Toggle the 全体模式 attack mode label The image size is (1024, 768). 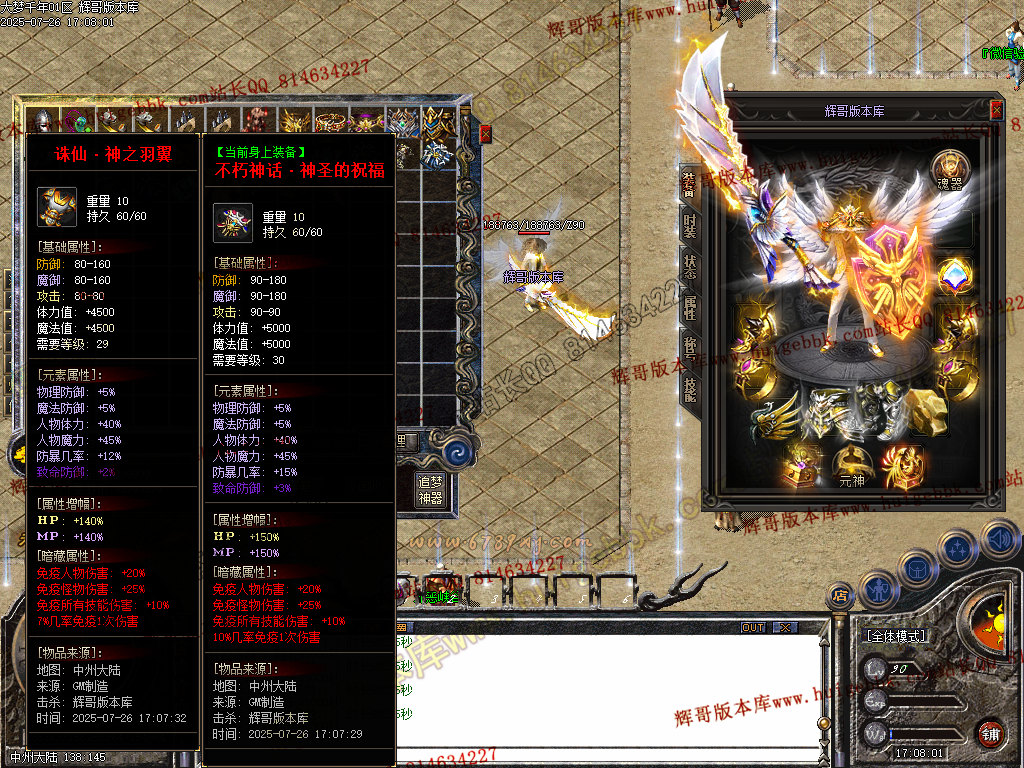[x=896, y=636]
